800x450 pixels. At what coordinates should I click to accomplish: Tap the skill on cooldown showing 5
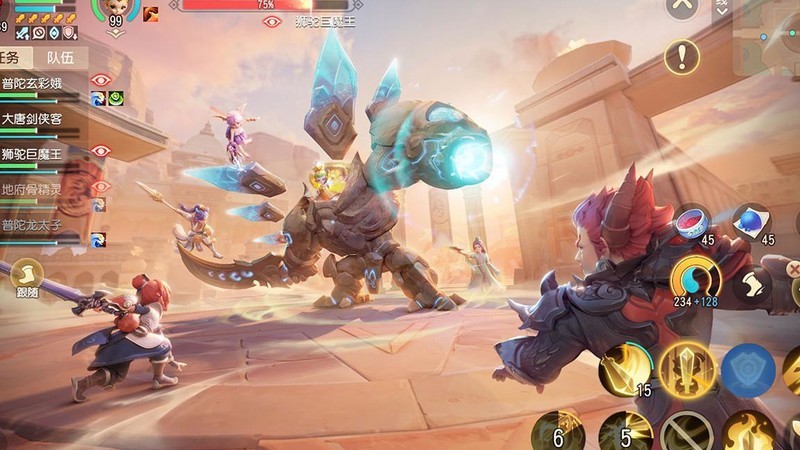pyautogui.click(x=624, y=432)
